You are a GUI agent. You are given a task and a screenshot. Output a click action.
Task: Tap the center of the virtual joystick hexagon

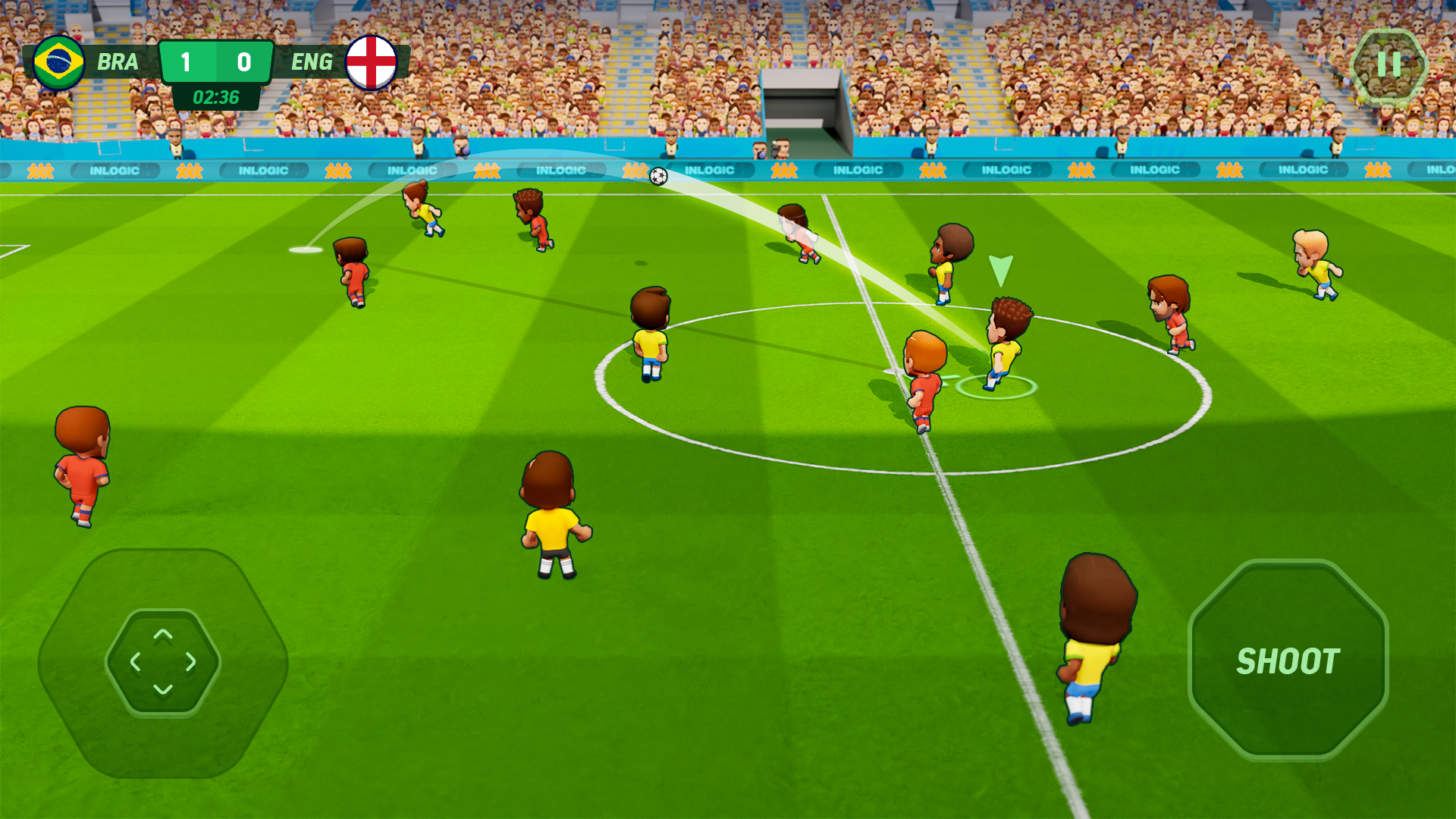click(x=162, y=662)
